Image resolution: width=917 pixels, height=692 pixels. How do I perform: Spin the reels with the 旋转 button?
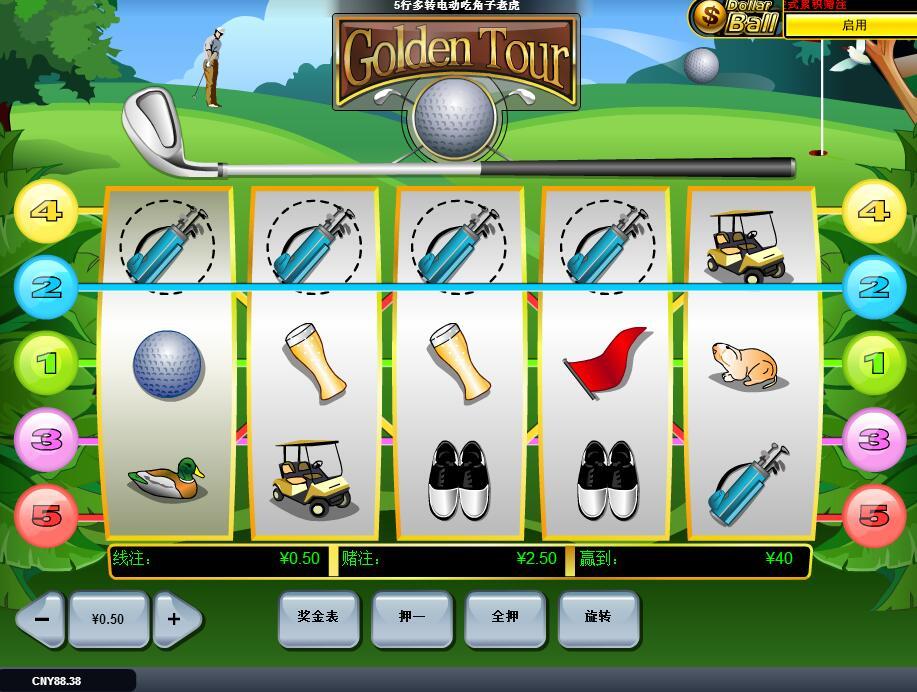click(x=598, y=617)
